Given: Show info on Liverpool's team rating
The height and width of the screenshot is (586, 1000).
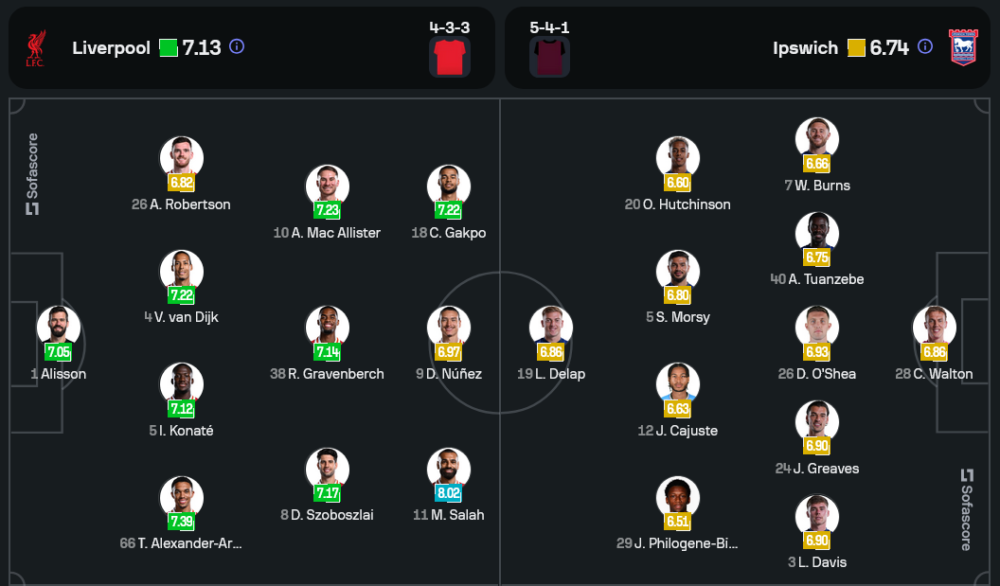Looking at the screenshot, I should click(x=237, y=47).
